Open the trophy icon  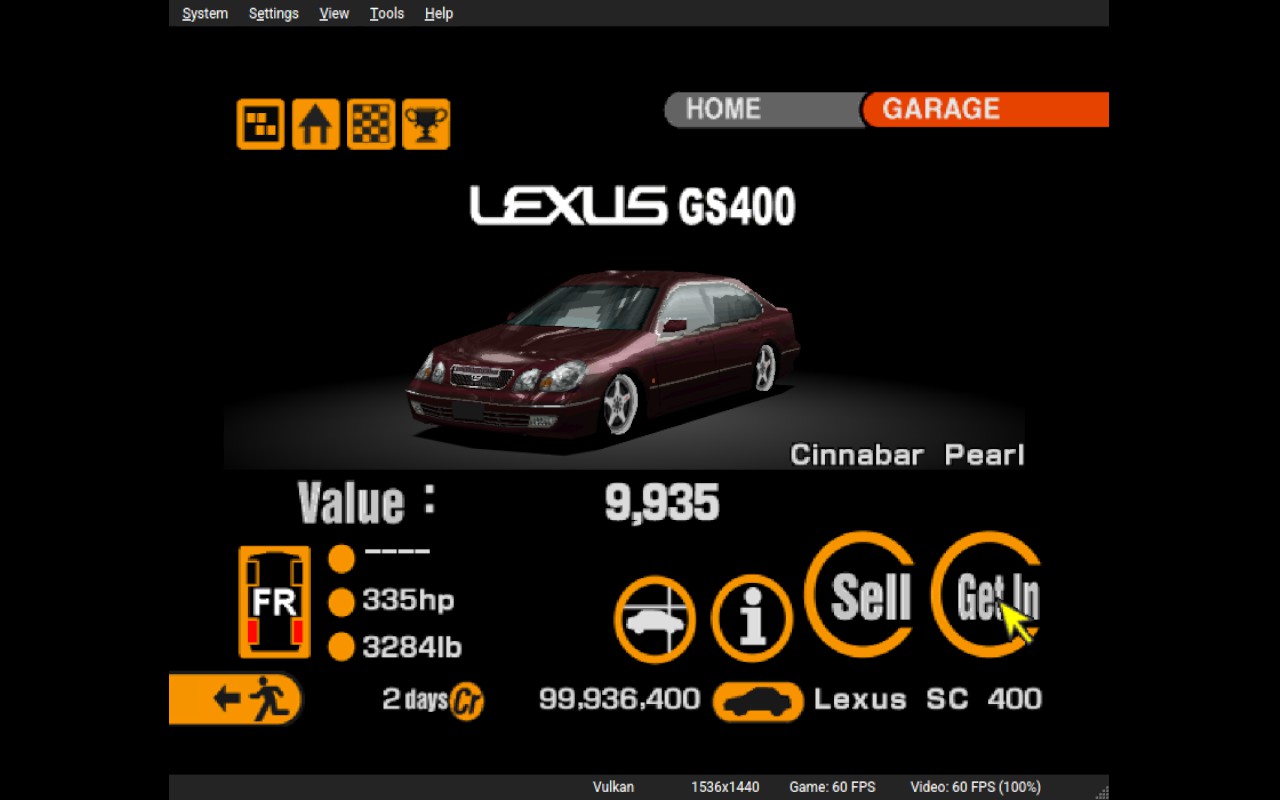426,125
